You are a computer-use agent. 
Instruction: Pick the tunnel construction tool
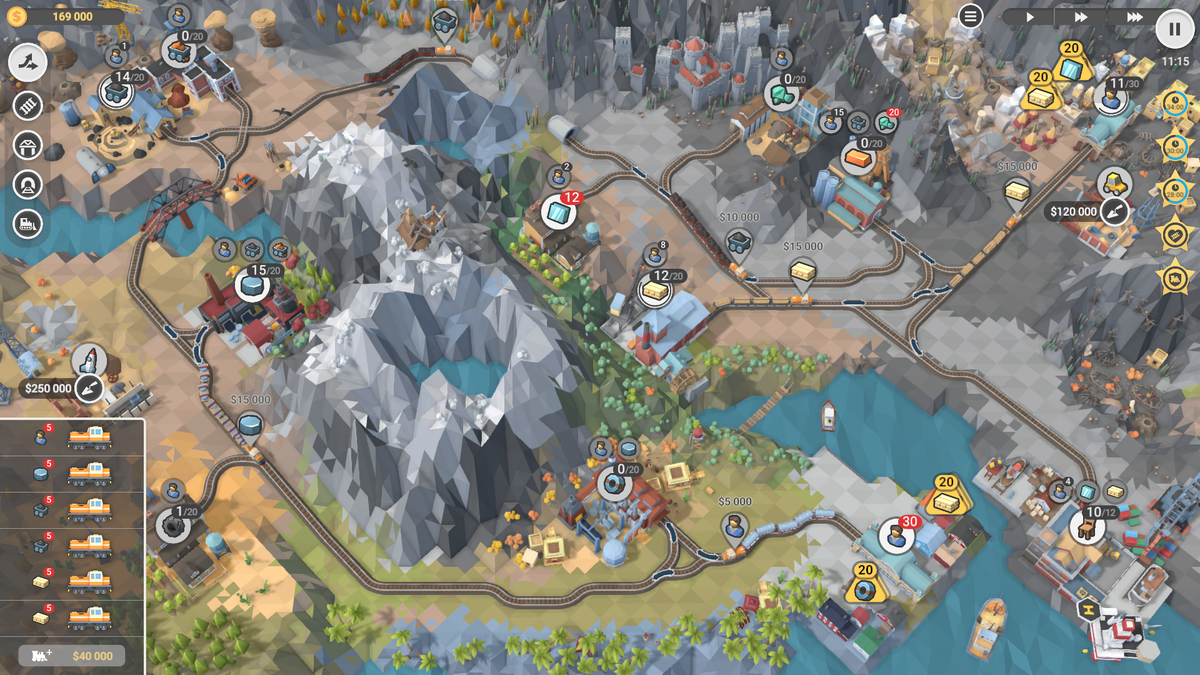click(28, 185)
